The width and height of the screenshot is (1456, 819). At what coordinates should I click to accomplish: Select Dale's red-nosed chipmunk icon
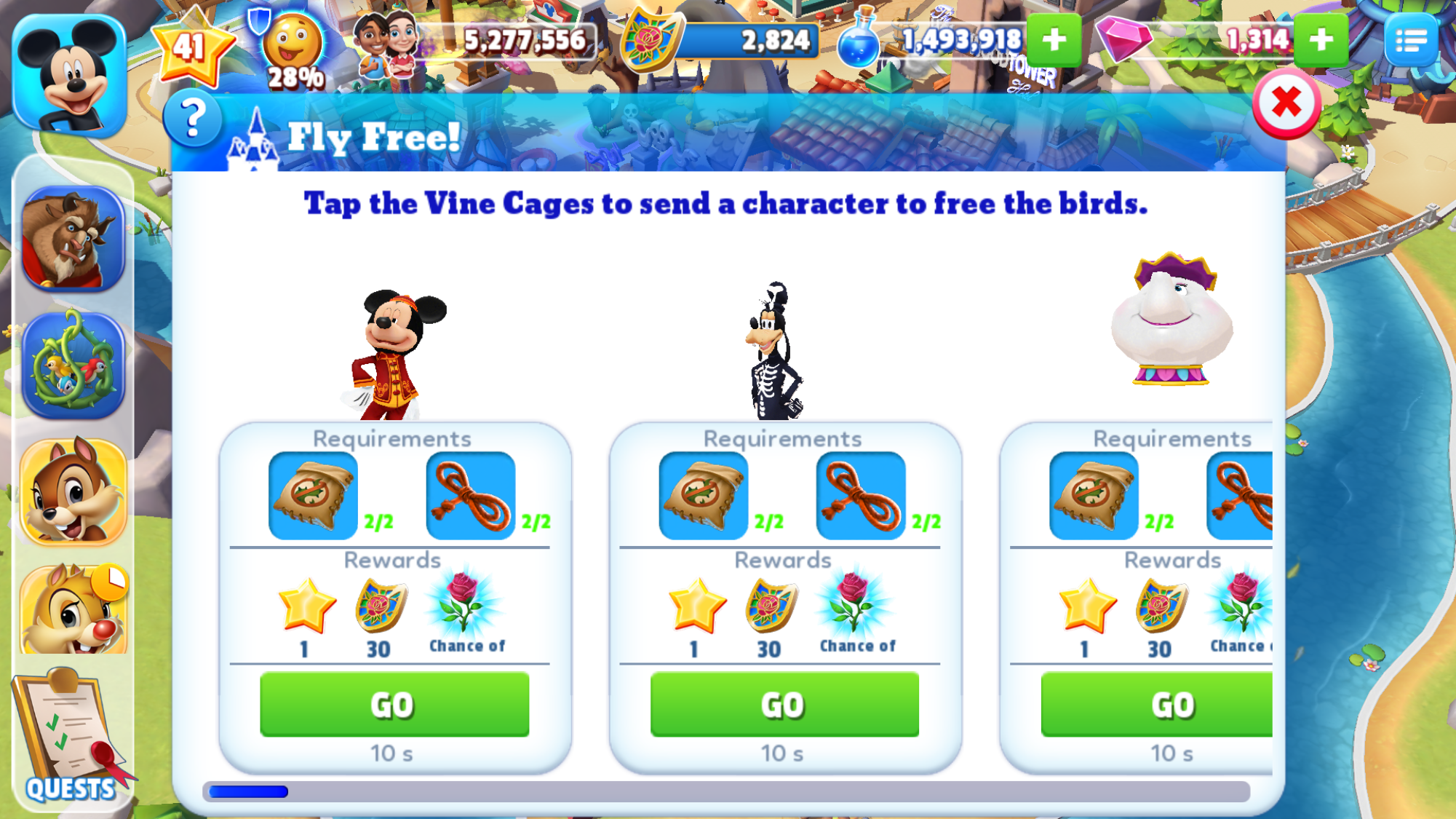tap(73, 610)
